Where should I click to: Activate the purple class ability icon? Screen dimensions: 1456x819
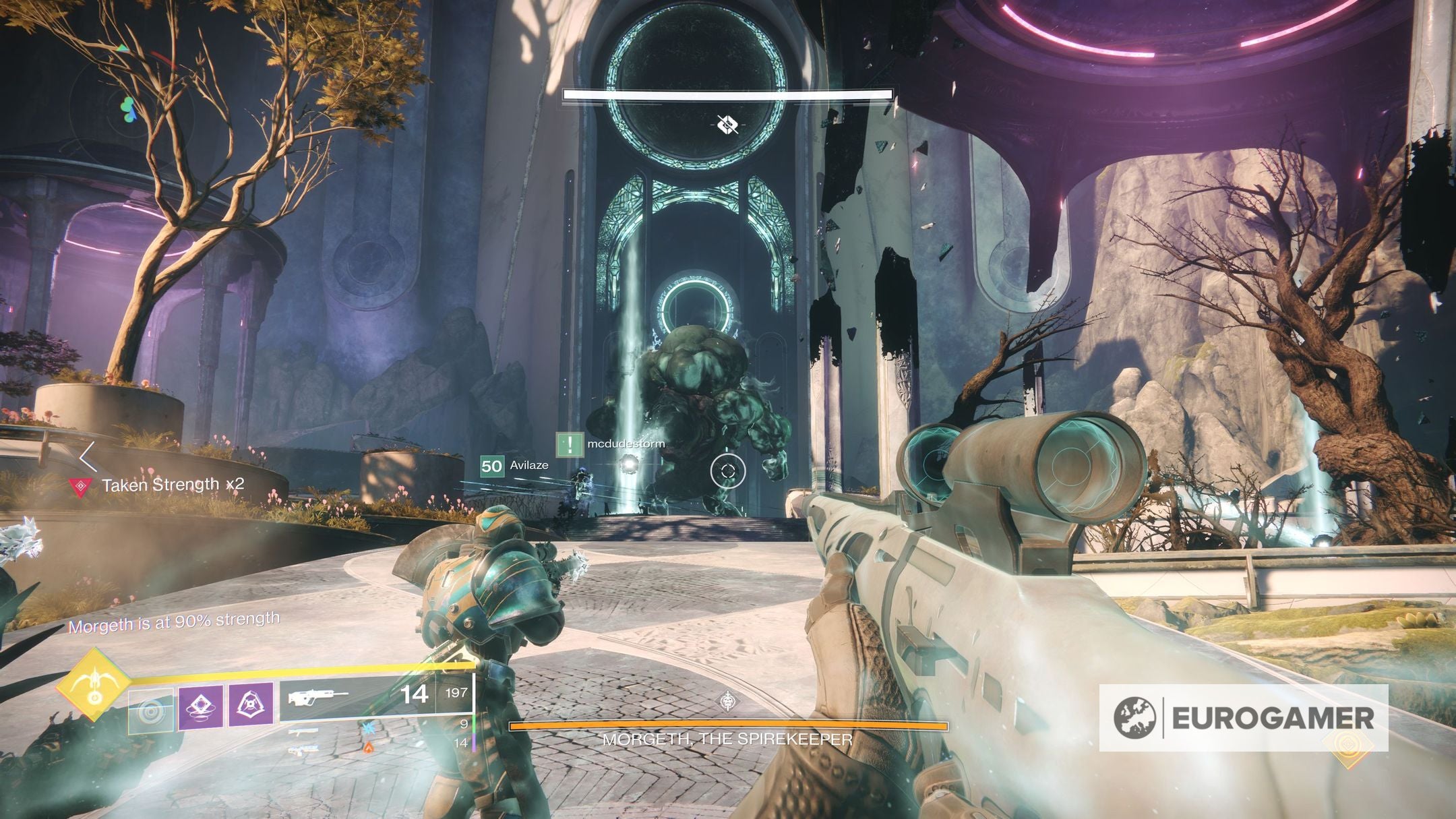click(251, 705)
